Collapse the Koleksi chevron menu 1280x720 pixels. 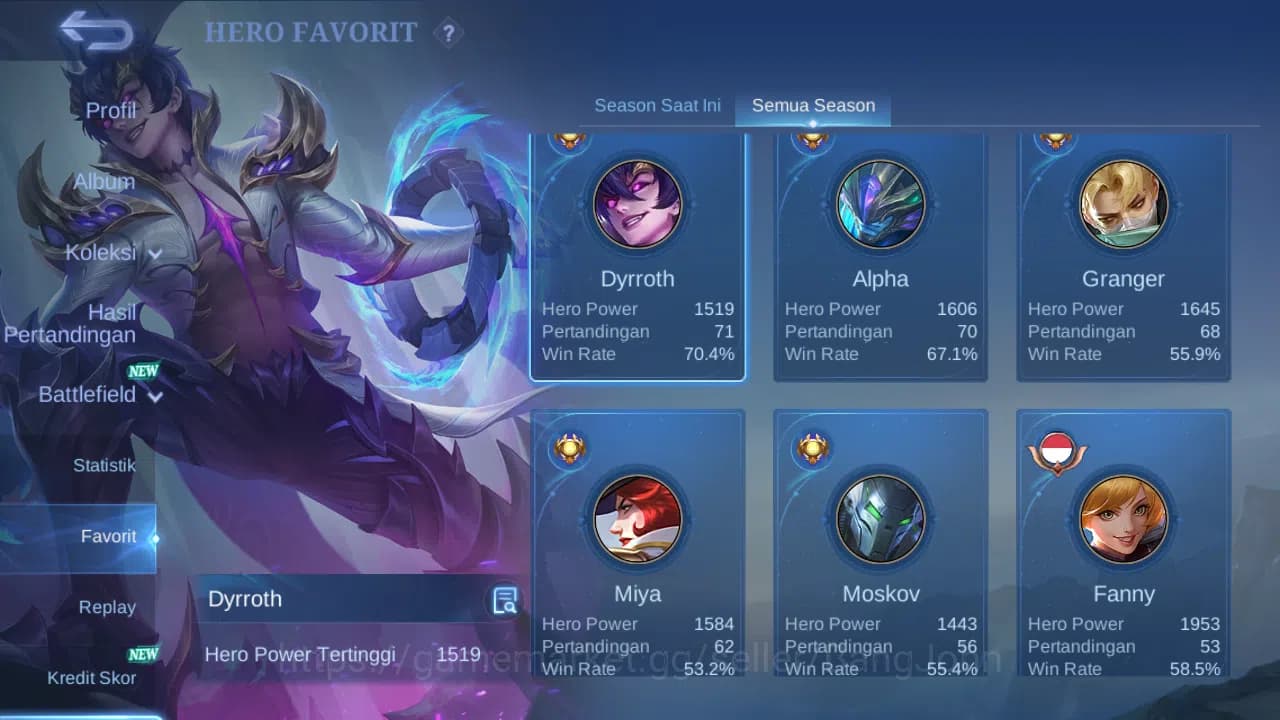click(155, 254)
